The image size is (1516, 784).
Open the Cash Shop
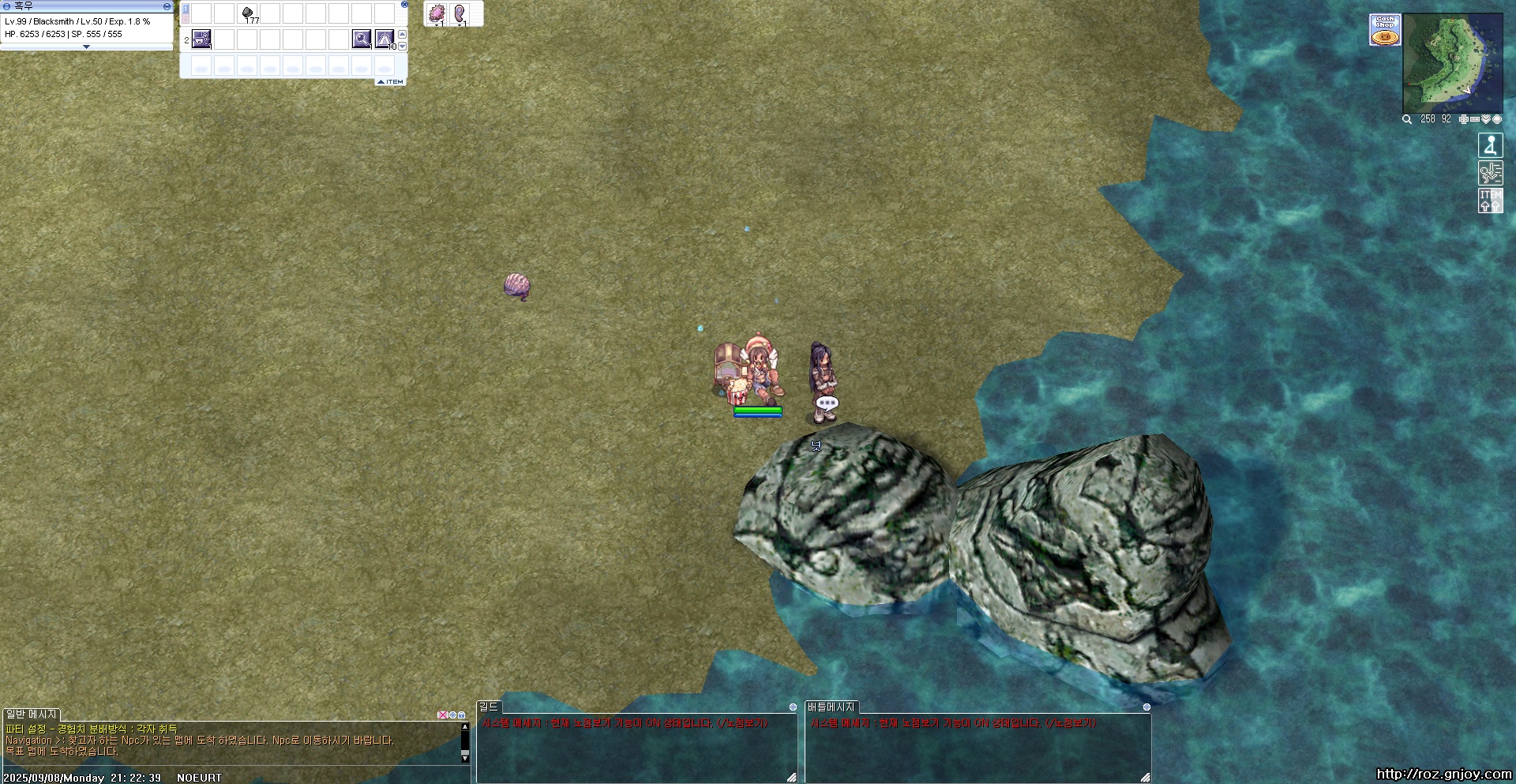click(x=1385, y=30)
